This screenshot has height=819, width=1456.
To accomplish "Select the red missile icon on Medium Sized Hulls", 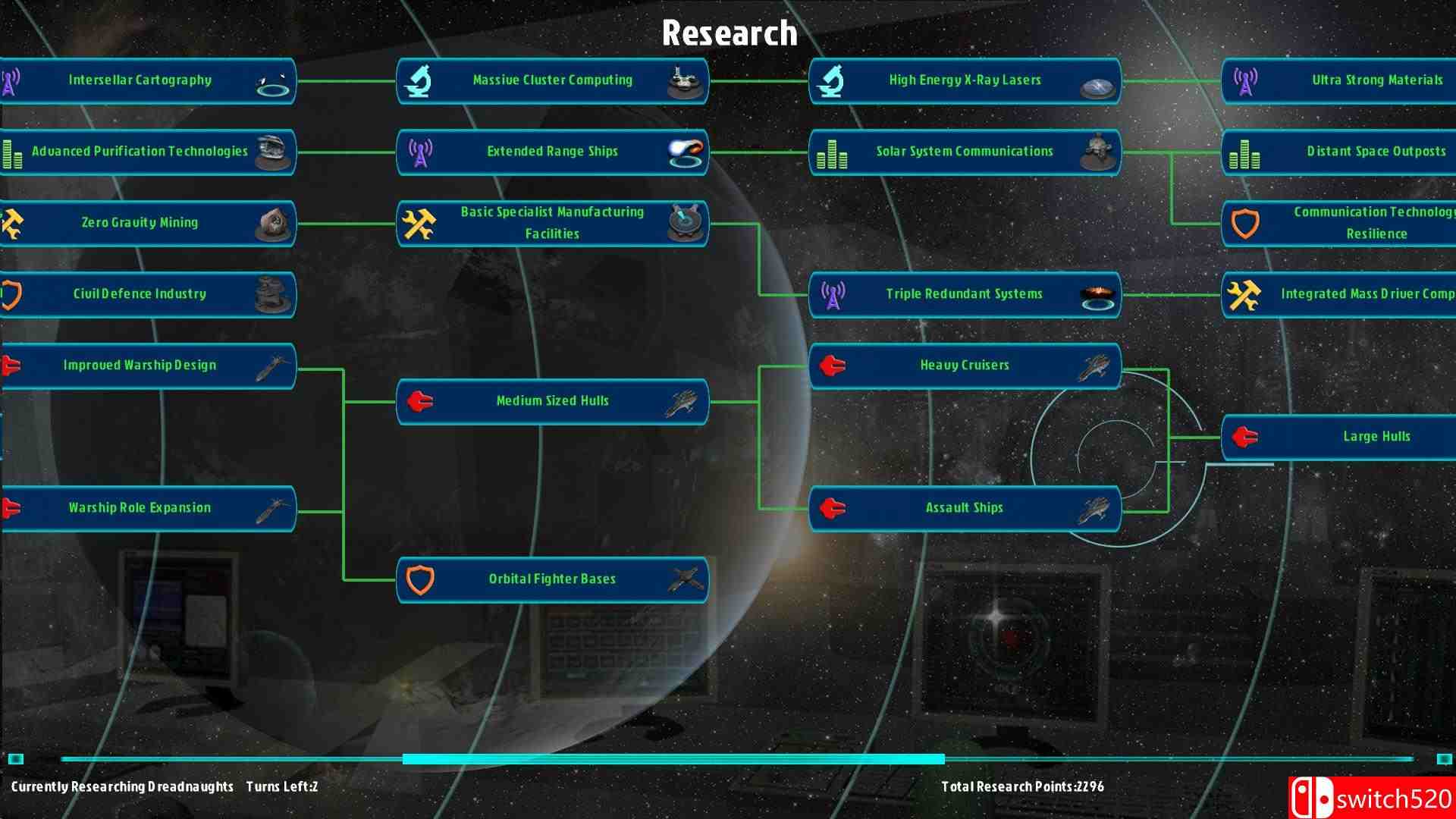I will [x=419, y=401].
